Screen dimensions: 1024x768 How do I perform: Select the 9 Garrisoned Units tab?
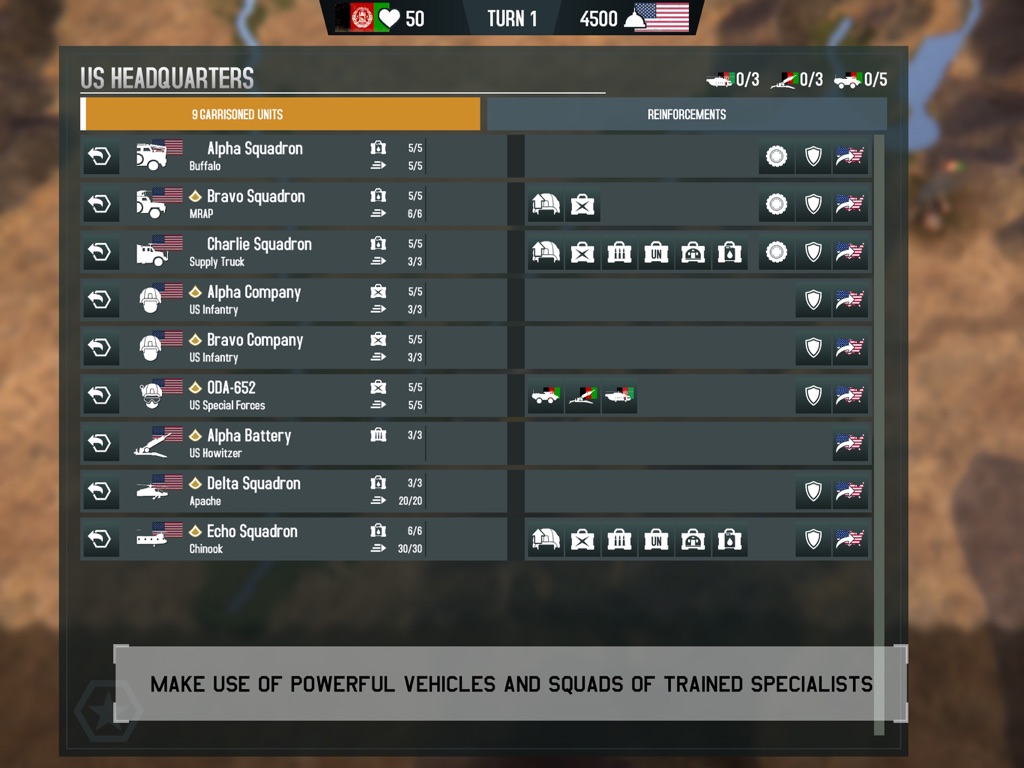point(281,114)
